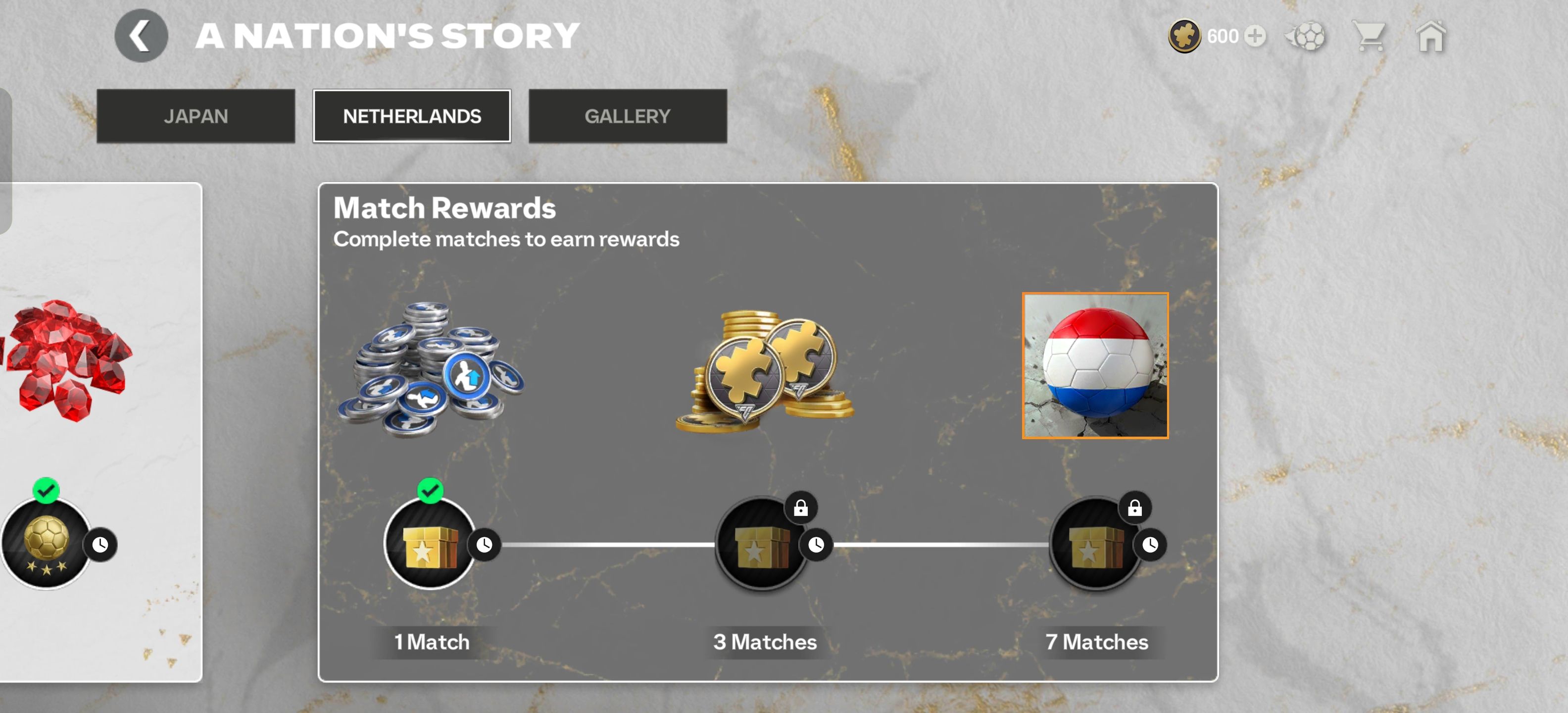Inspect the gold puzzle coins reward

tap(765, 371)
